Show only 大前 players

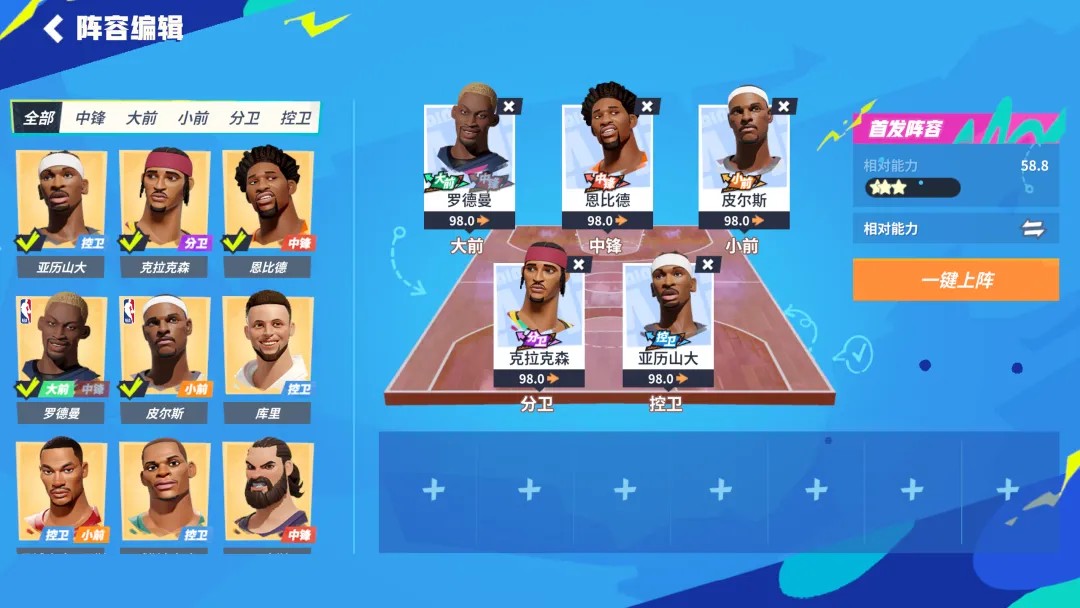click(141, 118)
